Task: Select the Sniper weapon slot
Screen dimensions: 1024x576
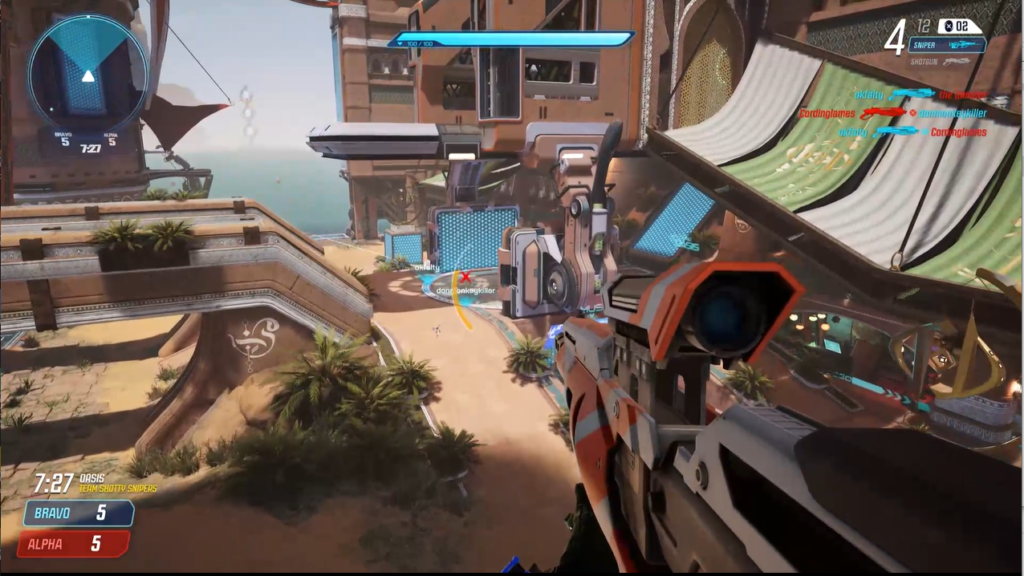Action: coord(946,45)
